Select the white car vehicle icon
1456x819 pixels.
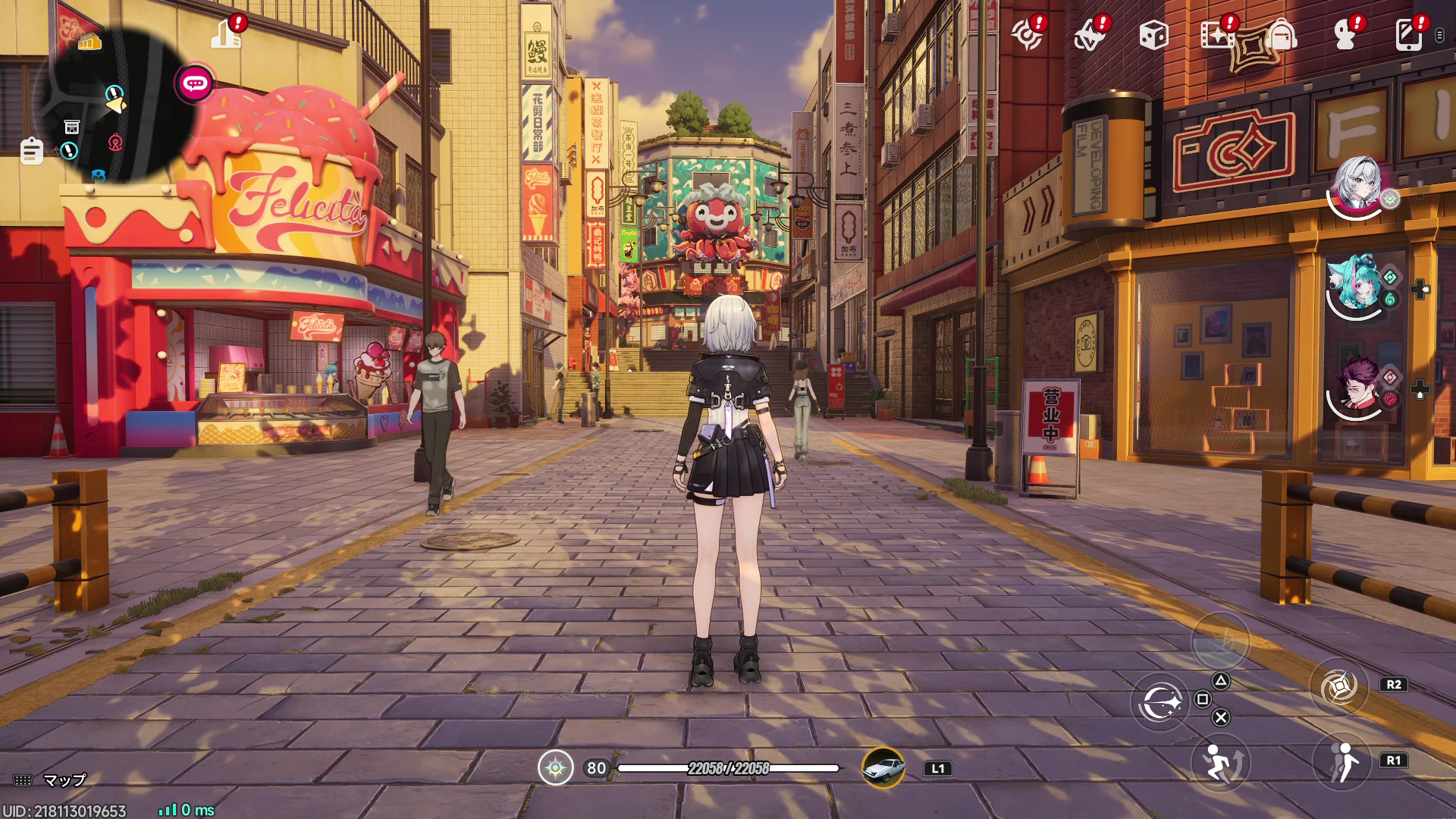click(x=883, y=768)
